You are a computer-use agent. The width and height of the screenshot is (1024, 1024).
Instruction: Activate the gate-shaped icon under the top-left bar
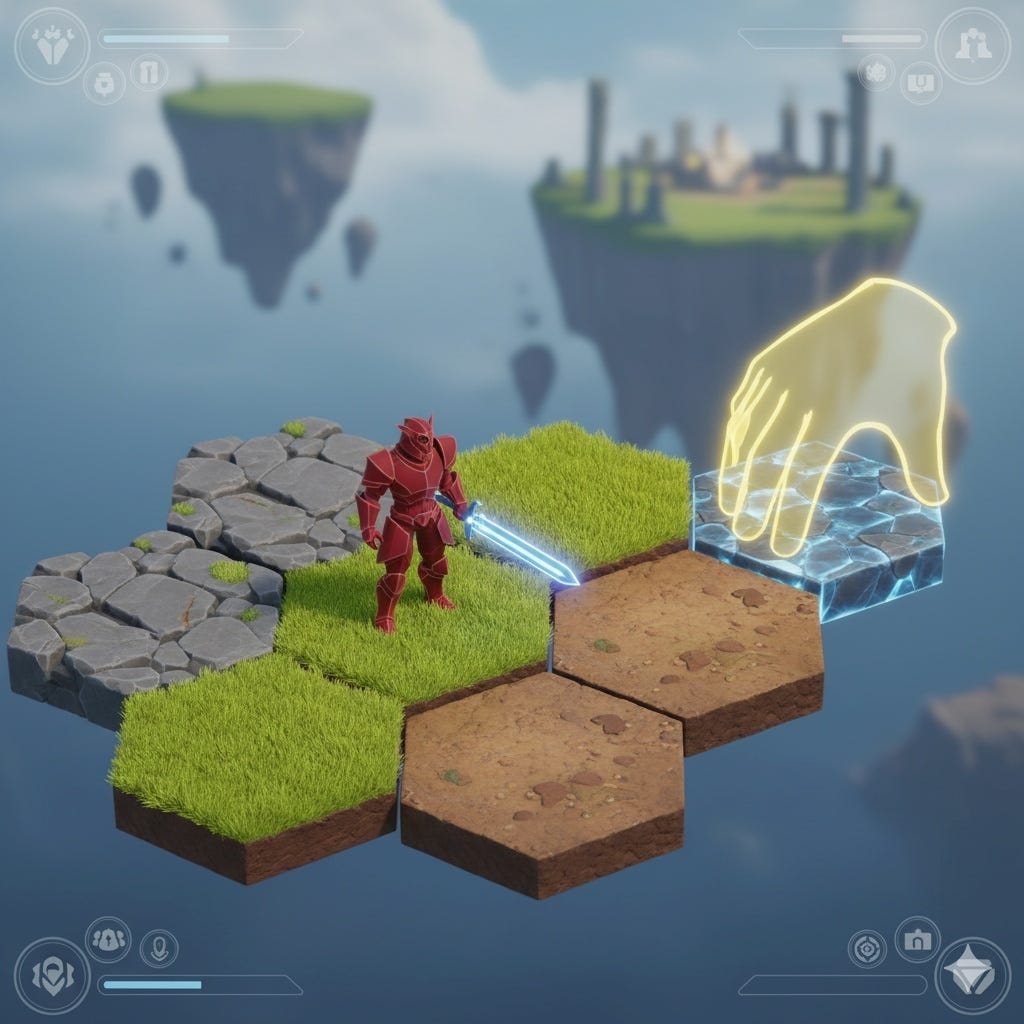150,73
